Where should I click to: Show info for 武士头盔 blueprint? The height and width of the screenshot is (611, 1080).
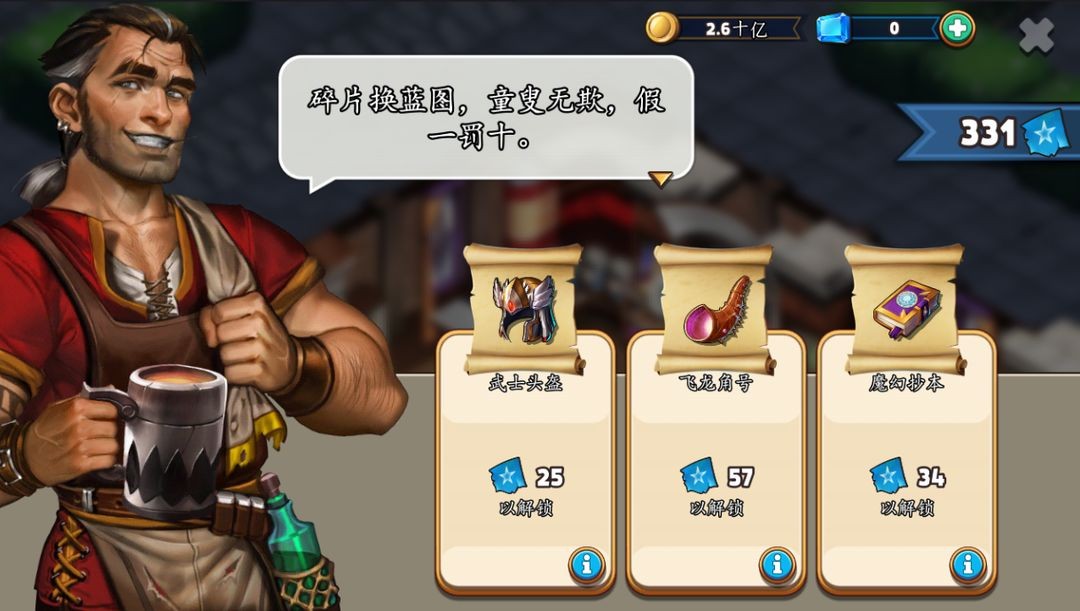pos(586,566)
